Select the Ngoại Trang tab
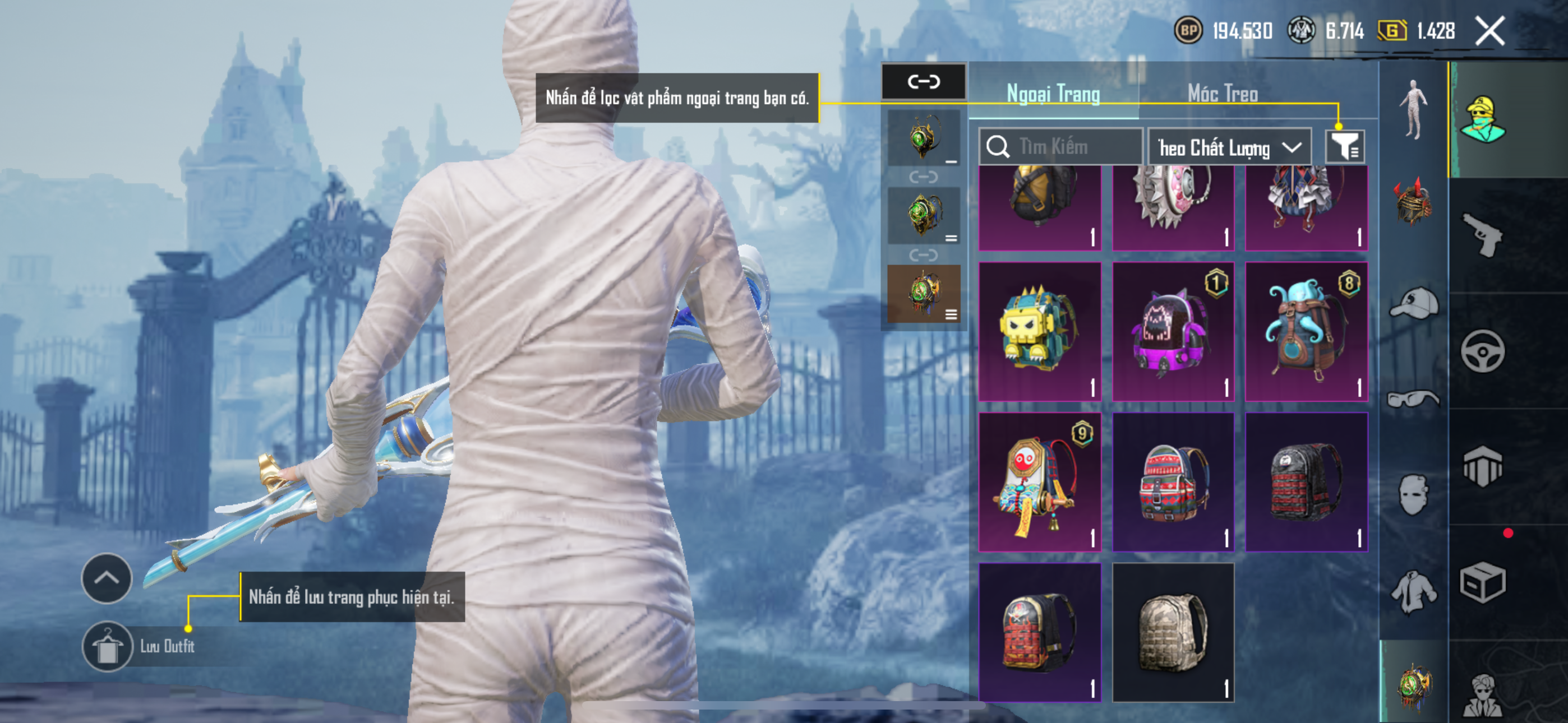 pyautogui.click(x=1053, y=94)
